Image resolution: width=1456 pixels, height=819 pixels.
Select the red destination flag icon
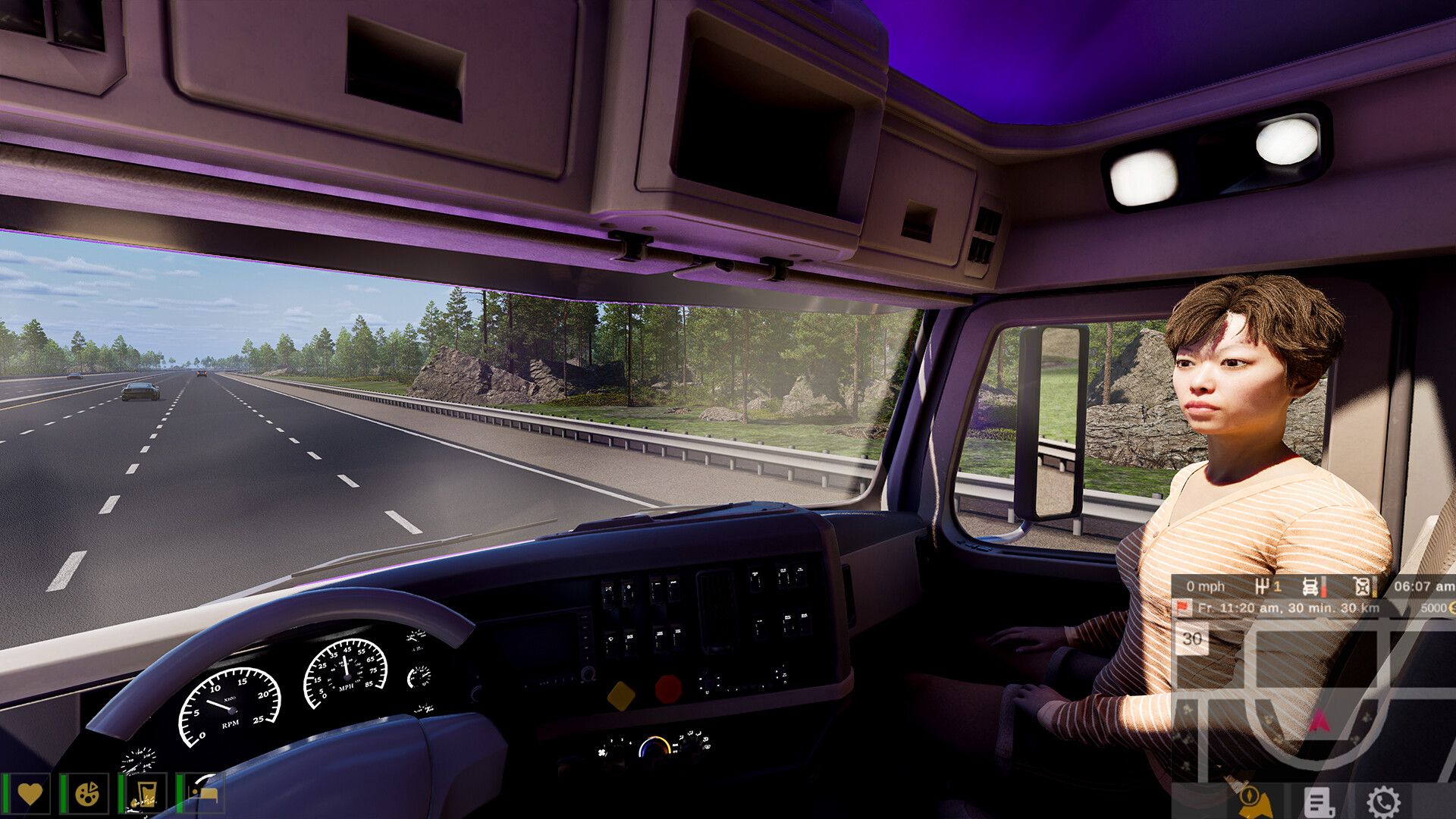pyautogui.click(x=1181, y=607)
